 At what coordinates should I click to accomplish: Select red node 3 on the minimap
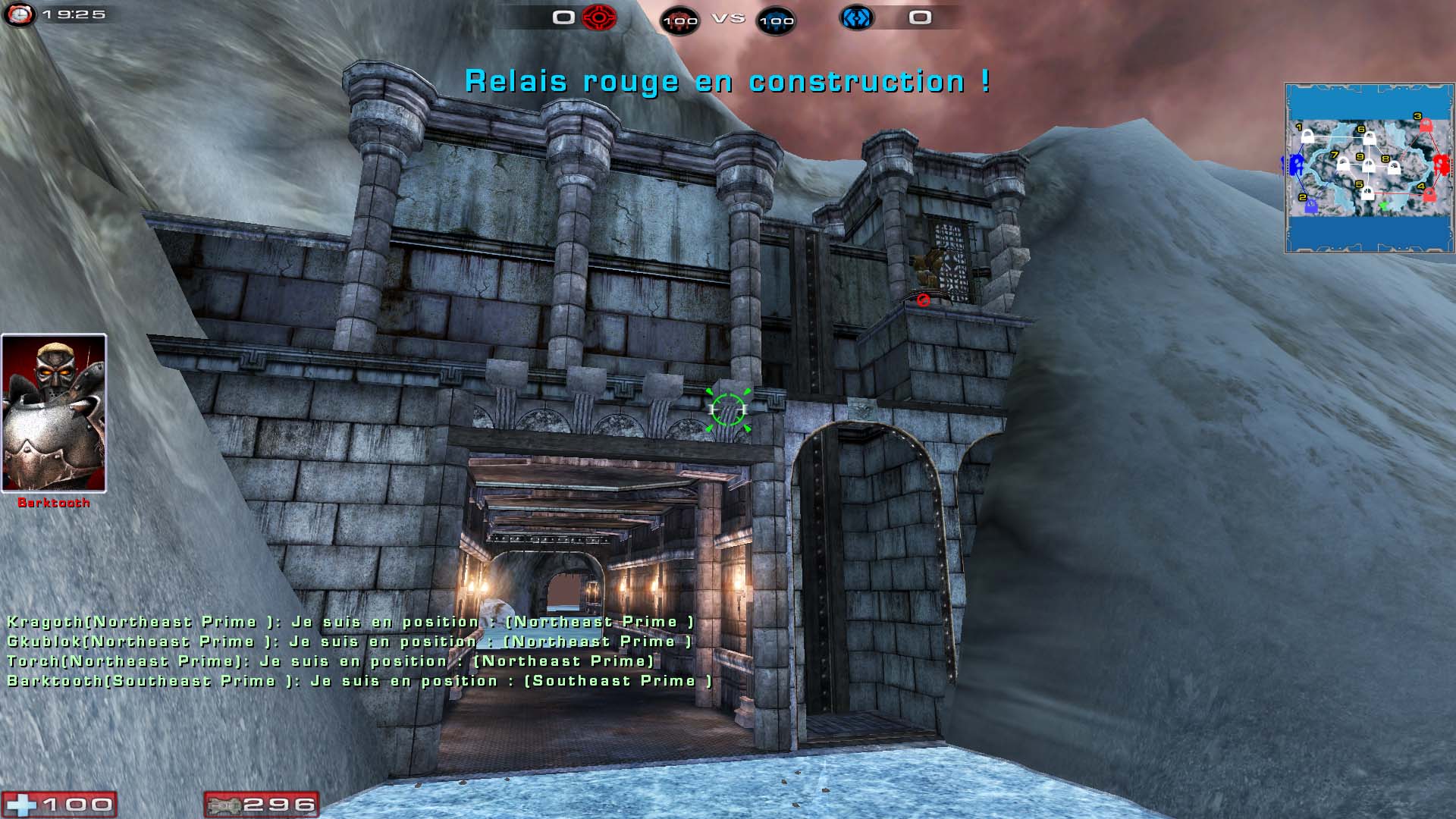pos(1426,126)
